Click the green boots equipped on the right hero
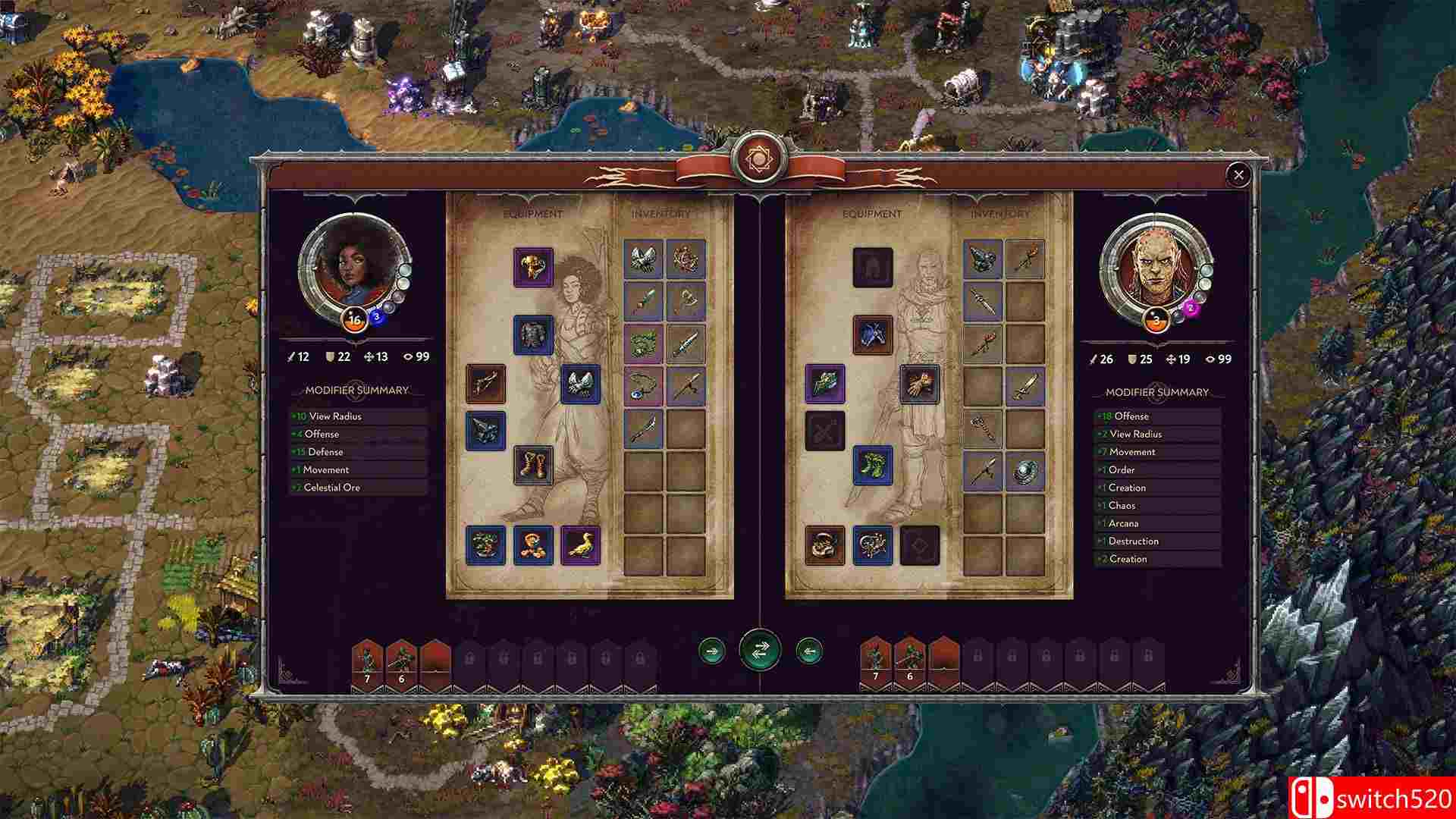 (x=872, y=464)
